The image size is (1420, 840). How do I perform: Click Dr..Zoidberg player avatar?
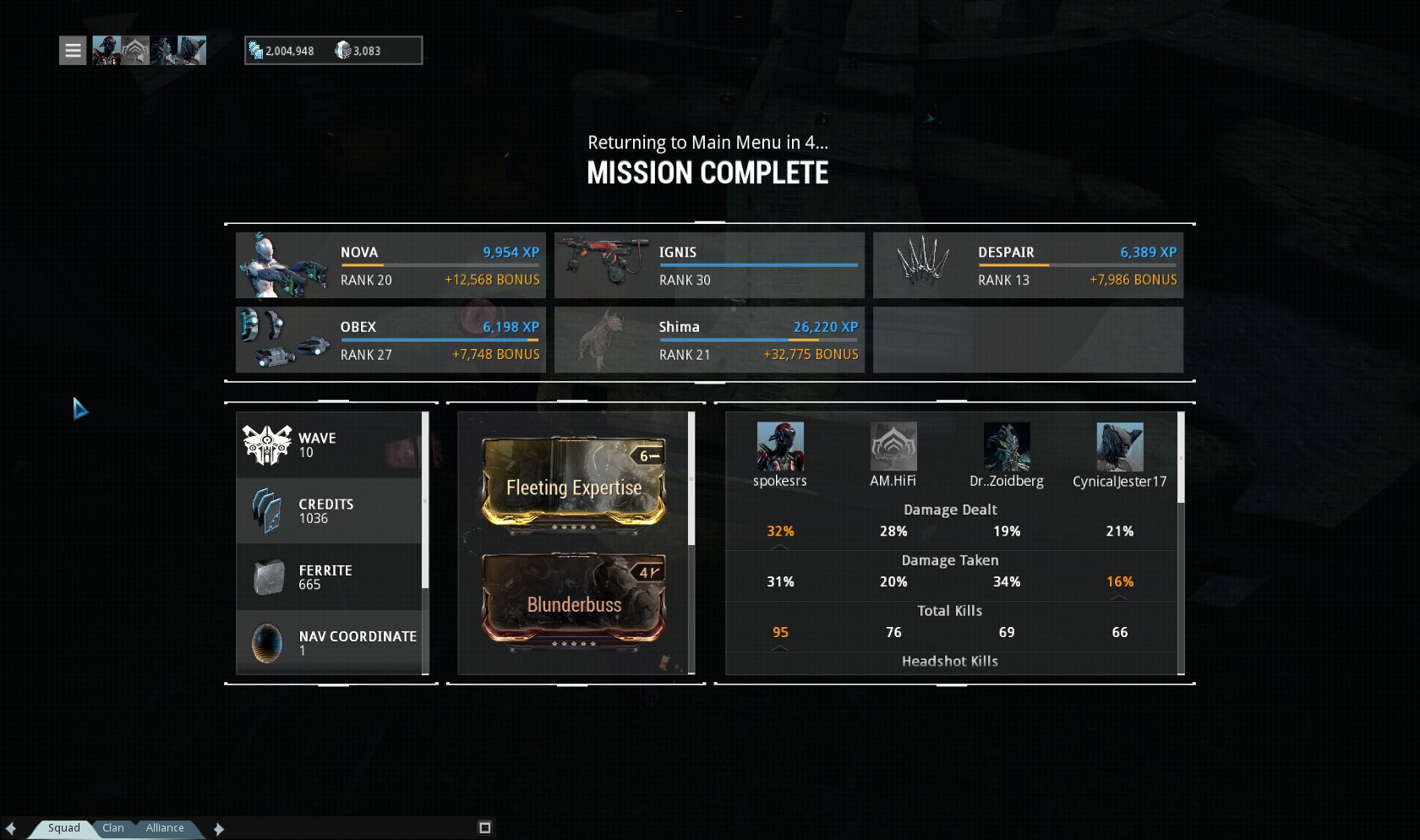tap(1007, 447)
